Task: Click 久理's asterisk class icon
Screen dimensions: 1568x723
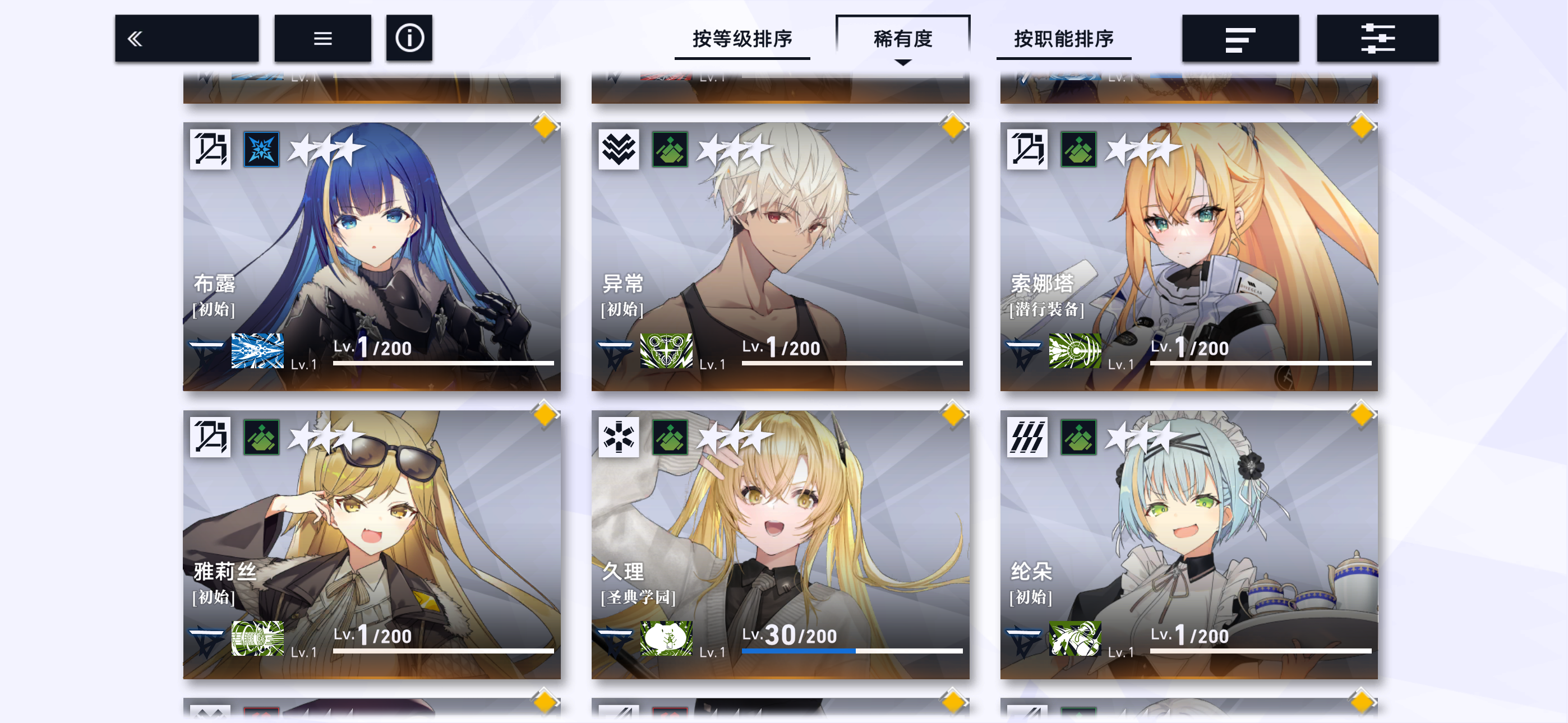Action: point(618,437)
